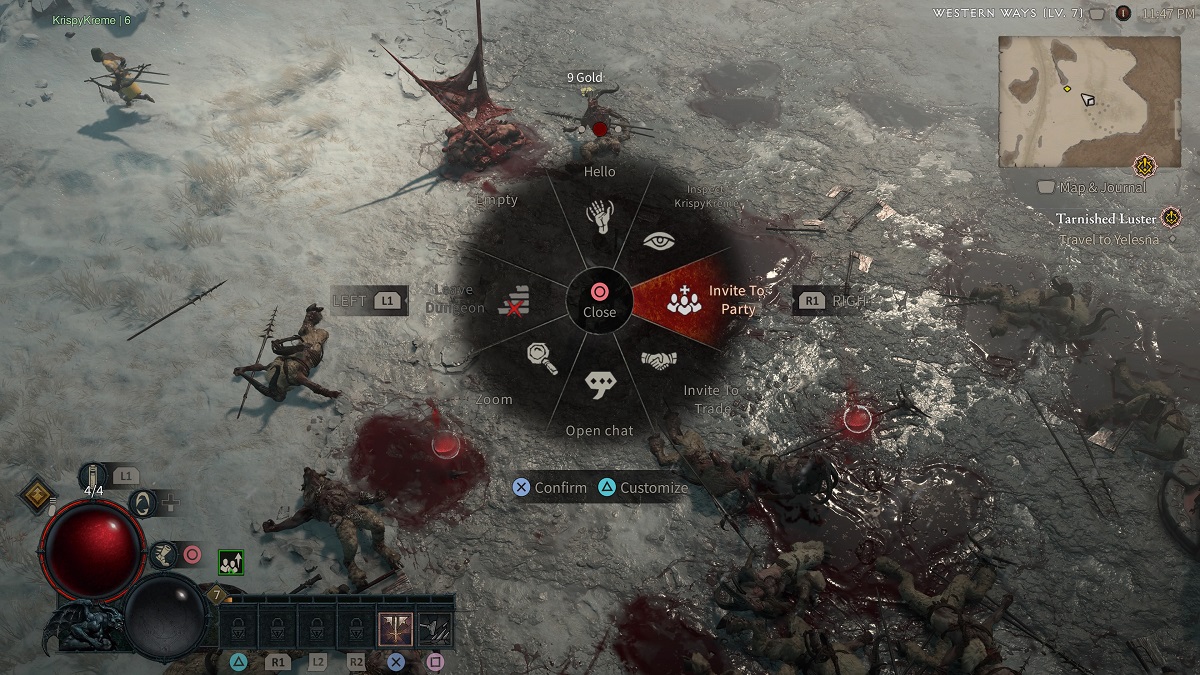The width and height of the screenshot is (1200, 675).
Task: Select Open chat on the wheel
Action: (x=600, y=385)
